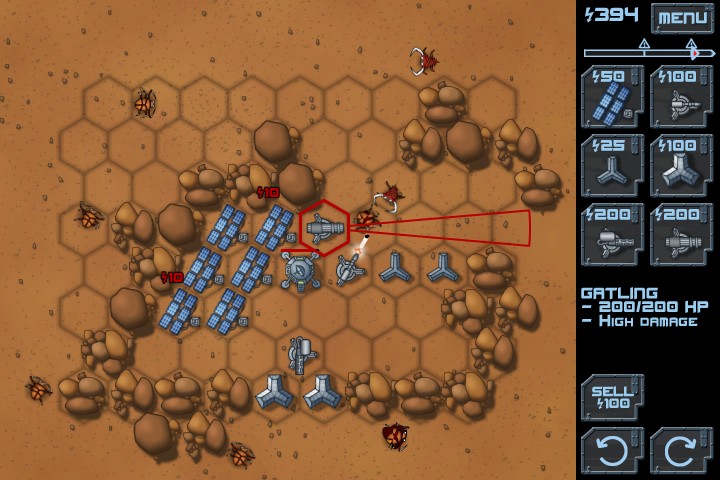Image resolution: width=720 pixels, height=480 pixels.
Task: Select the highlighted gatling turret on the grid
Action: tap(323, 229)
